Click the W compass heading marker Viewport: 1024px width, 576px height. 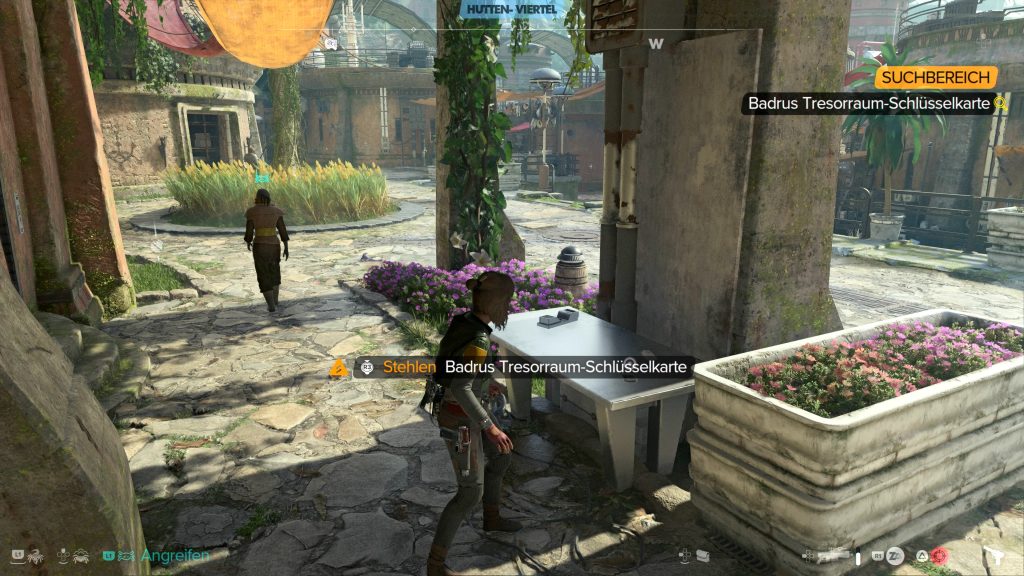coord(656,43)
